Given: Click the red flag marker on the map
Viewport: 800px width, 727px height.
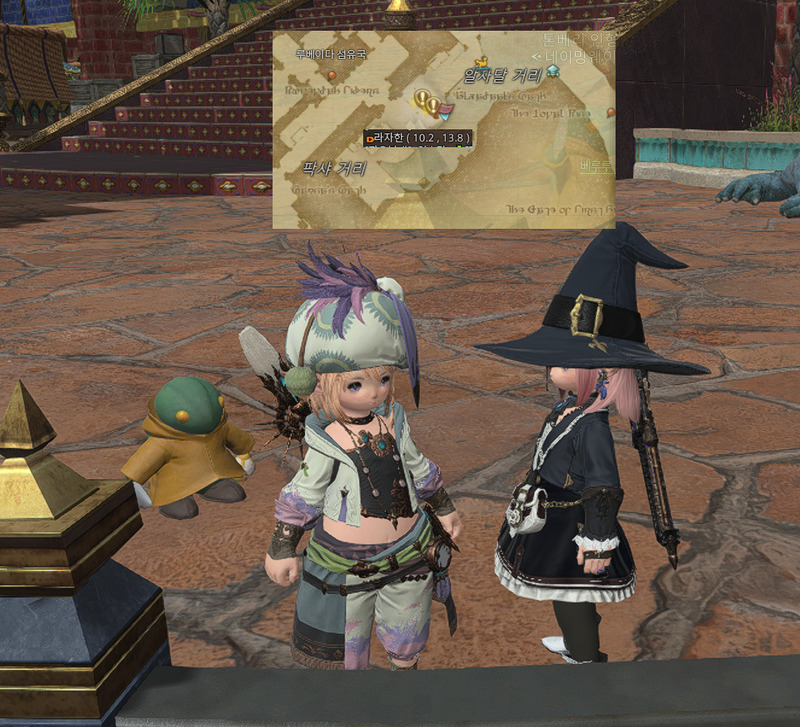Looking at the screenshot, I should [447, 107].
